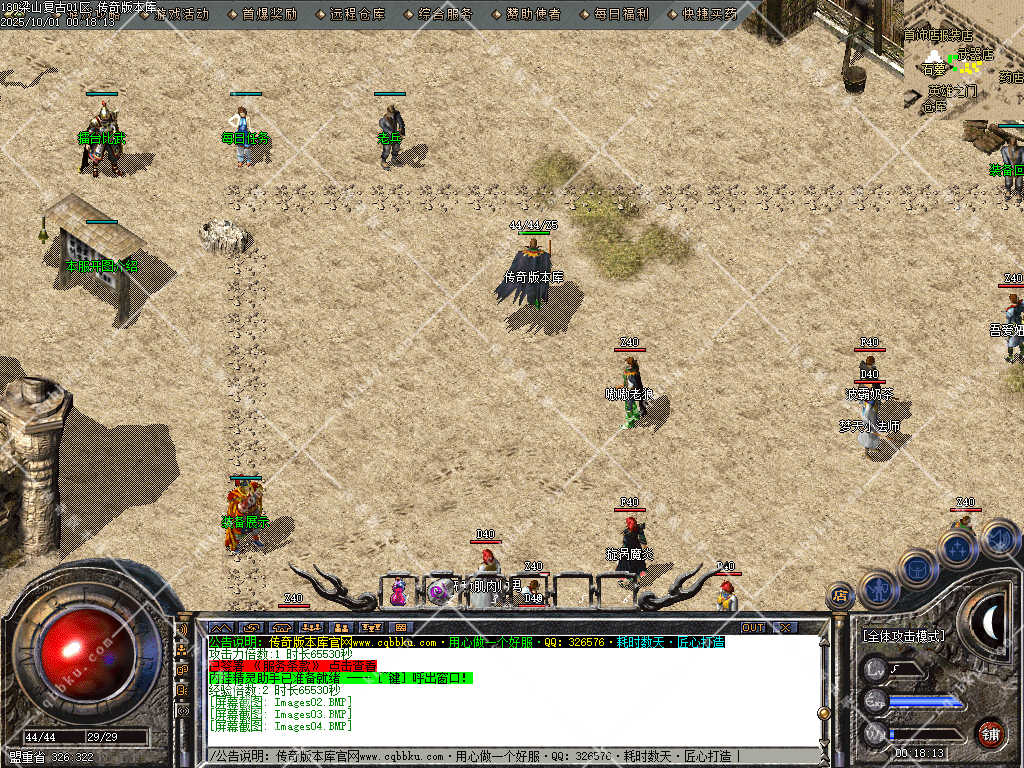Open the 综合服务 menu
Viewport: 1024px width, 768px height.
tap(444, 14)
